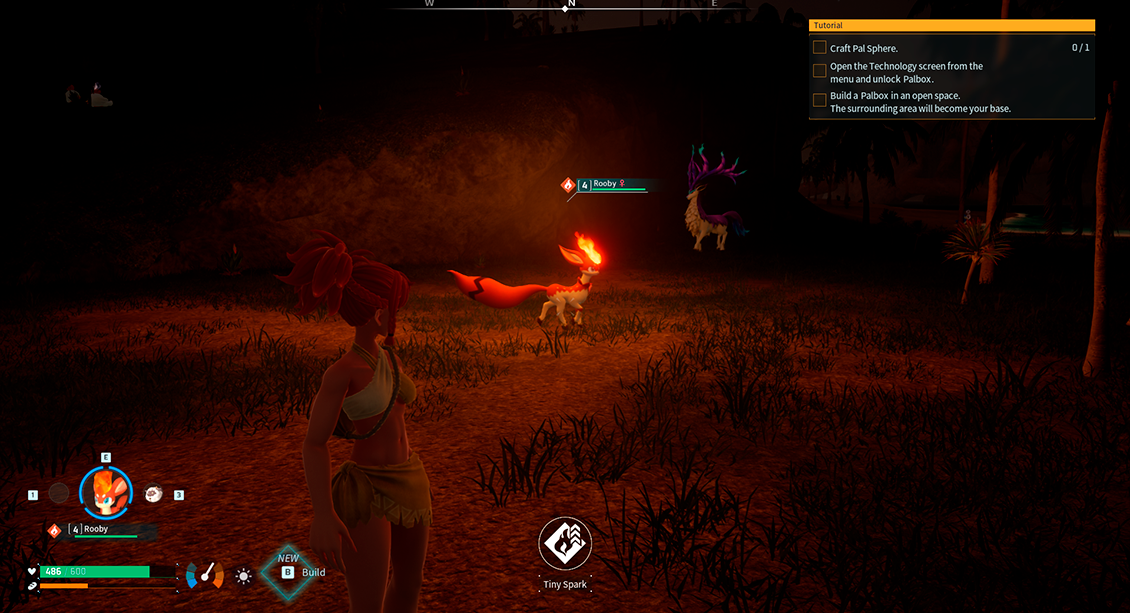This screenshot has height=613, width=1130.
Task: Select the active Rooby pal portrait
Action: 105,491
